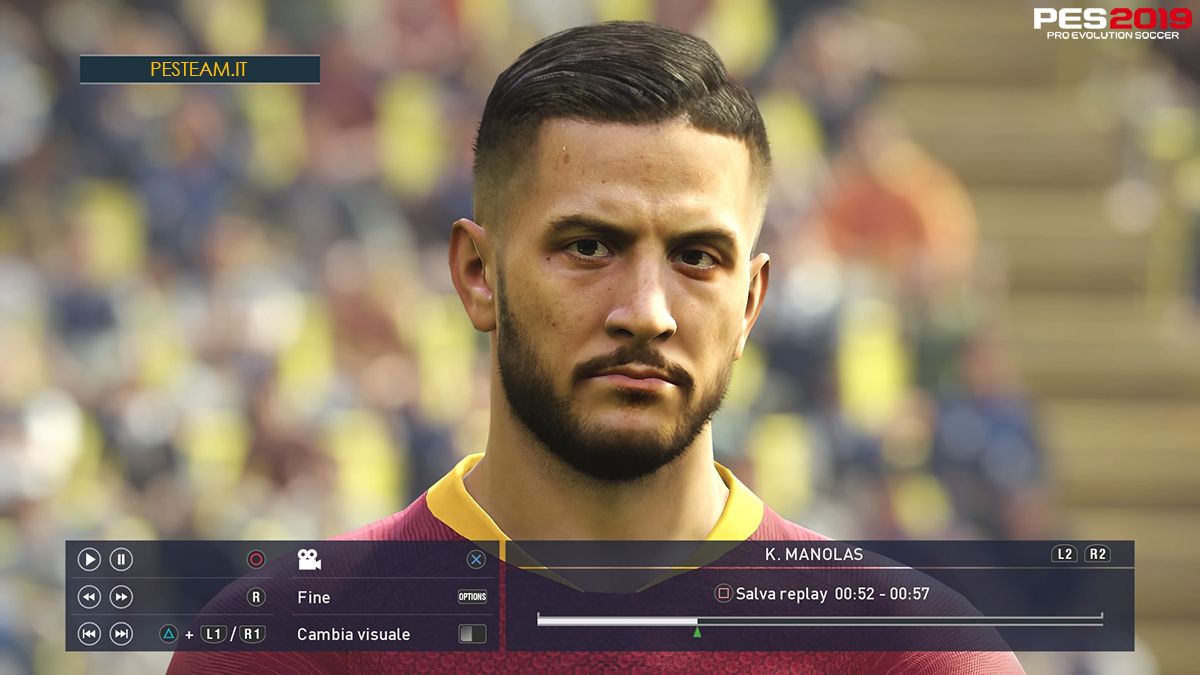Select the Cambia visuale option

pyautogui.click(x=353, y=634)
